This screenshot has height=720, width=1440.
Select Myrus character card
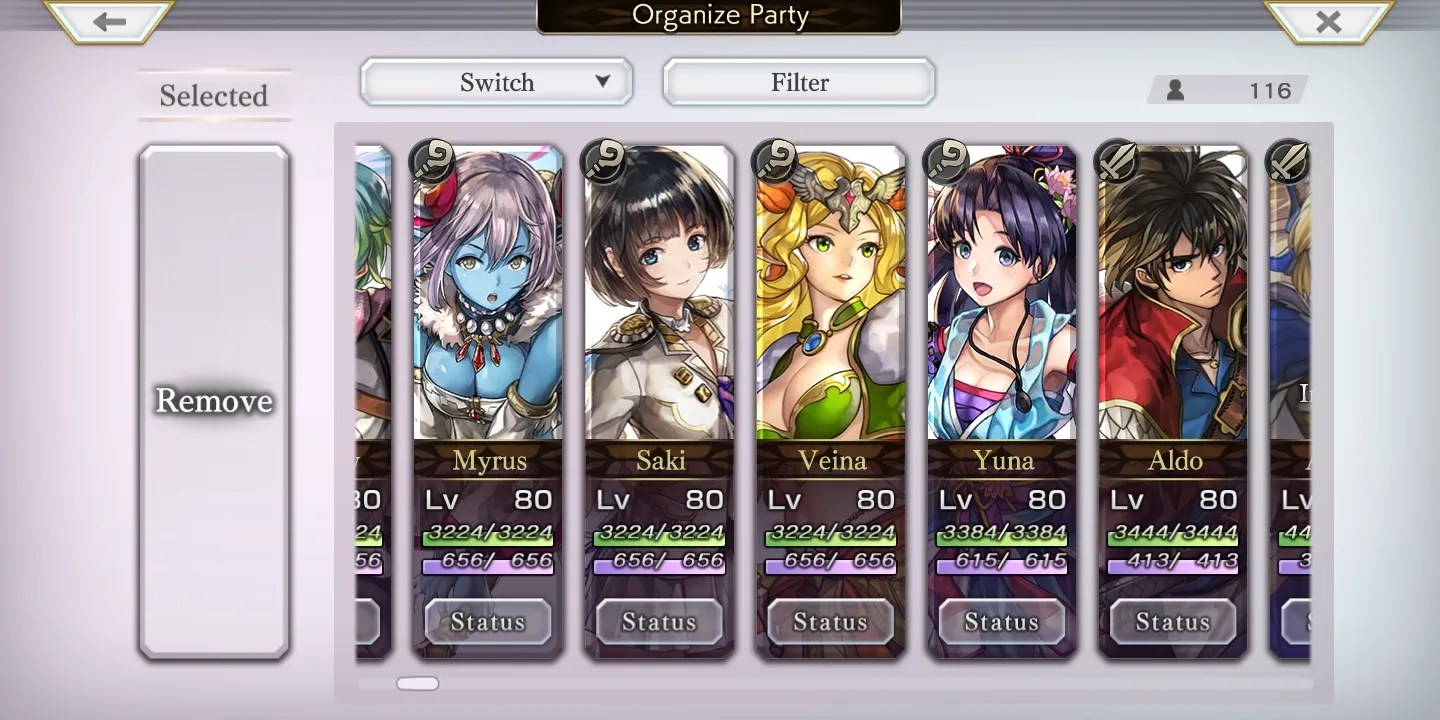(x=488, y=300)
